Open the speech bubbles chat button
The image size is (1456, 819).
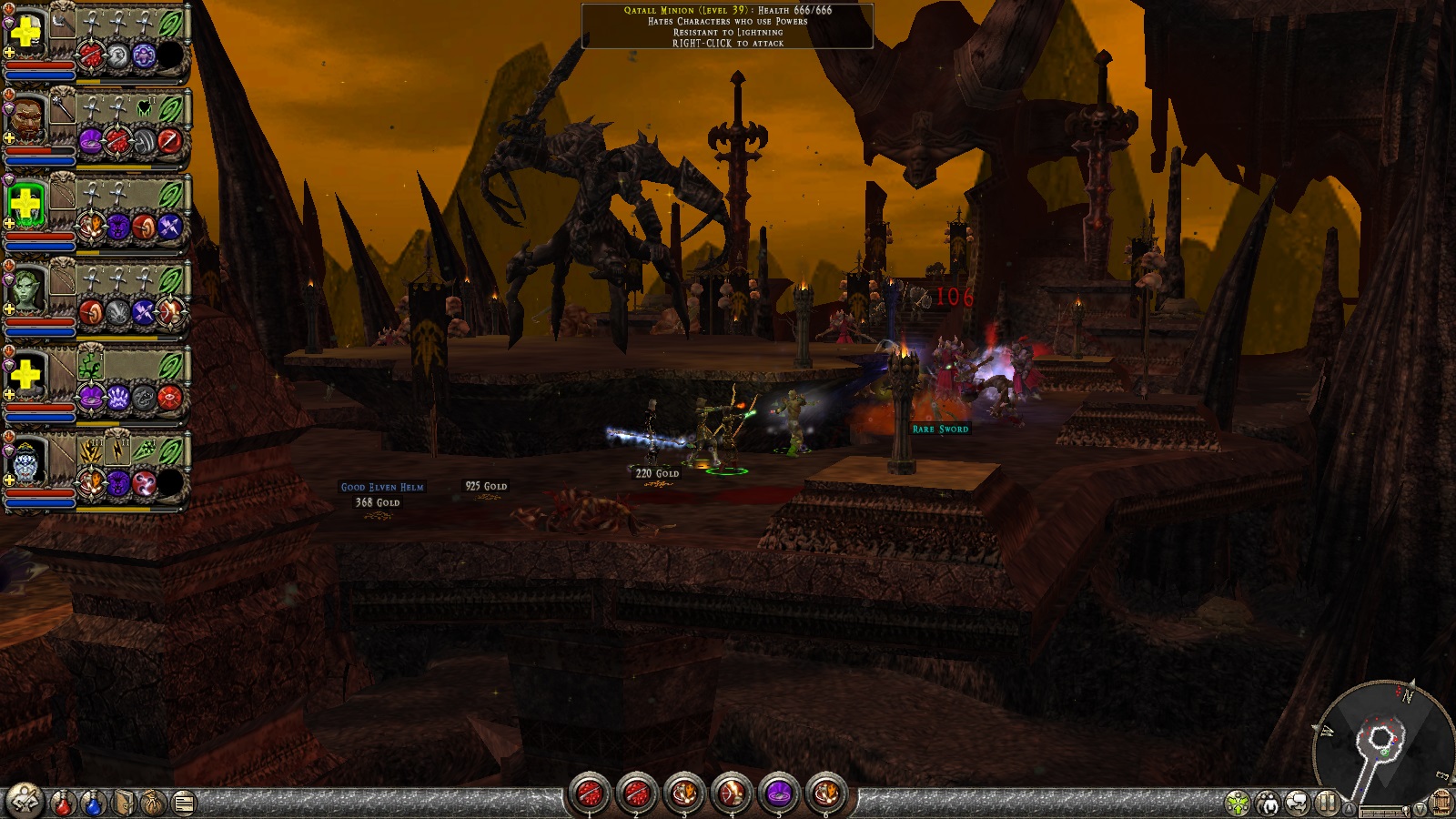pos(1298,804)
